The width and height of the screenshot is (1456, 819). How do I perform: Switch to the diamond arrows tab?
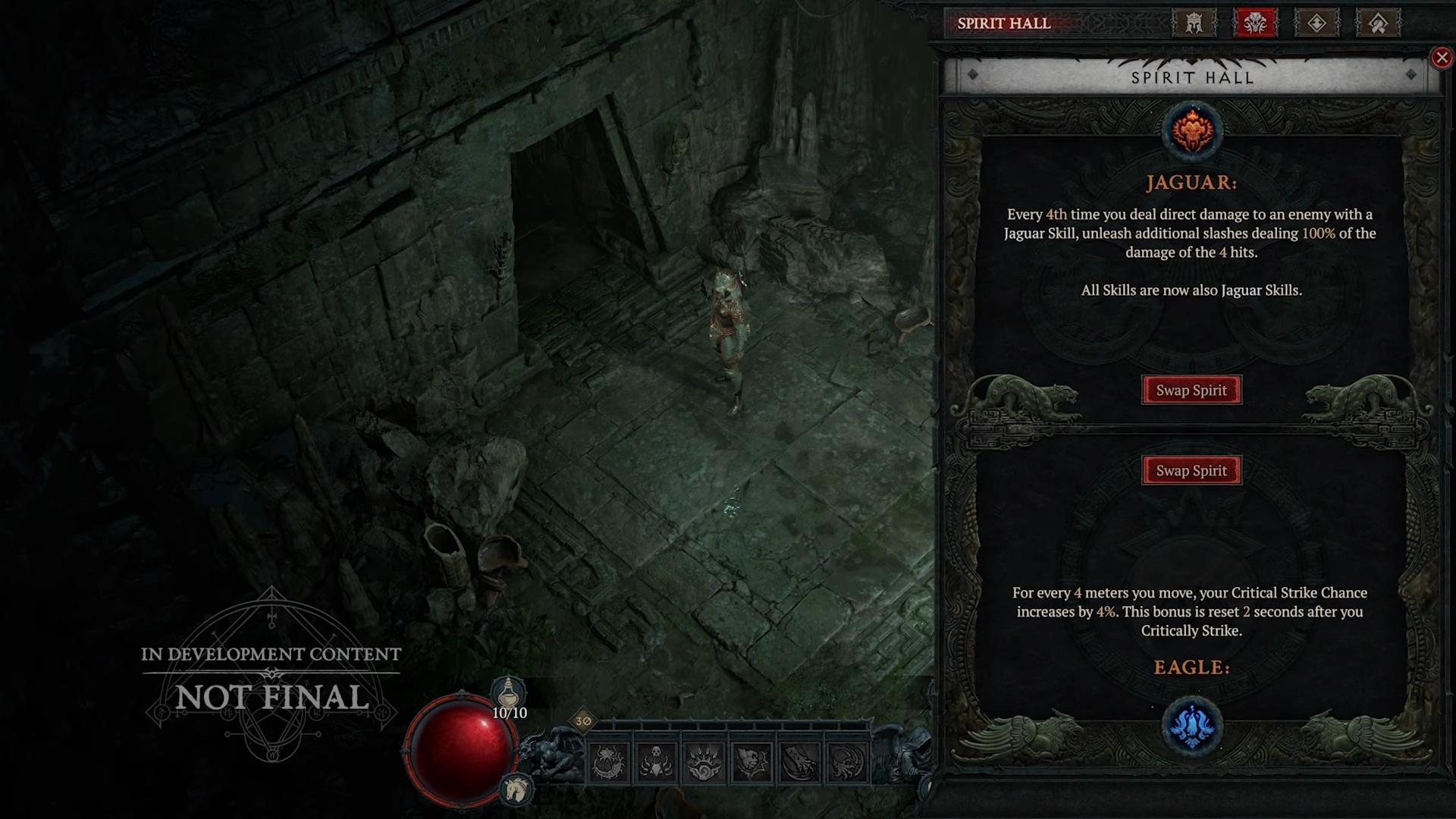pos(1316,24)
